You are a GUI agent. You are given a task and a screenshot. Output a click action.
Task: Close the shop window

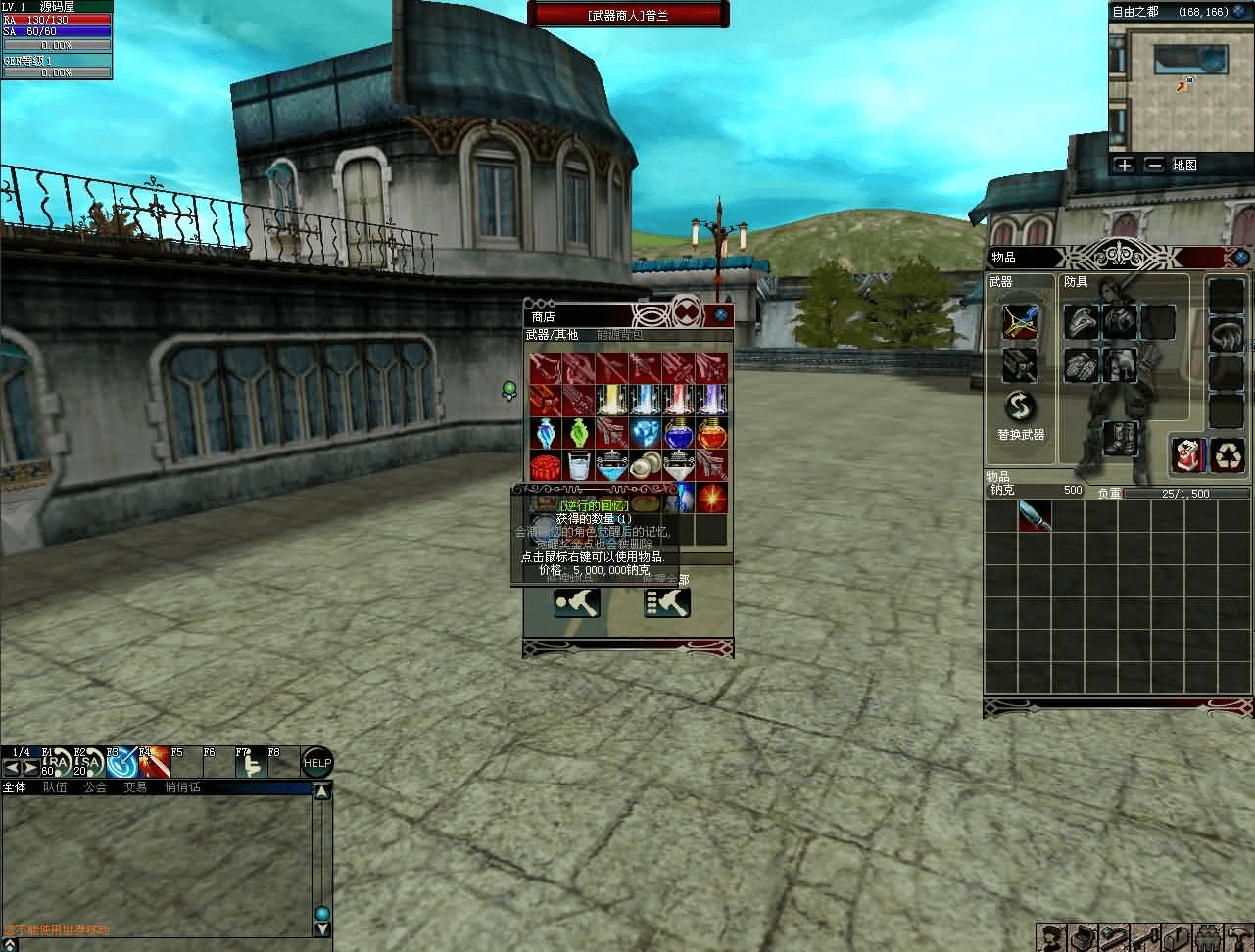(x=721, y=315)
